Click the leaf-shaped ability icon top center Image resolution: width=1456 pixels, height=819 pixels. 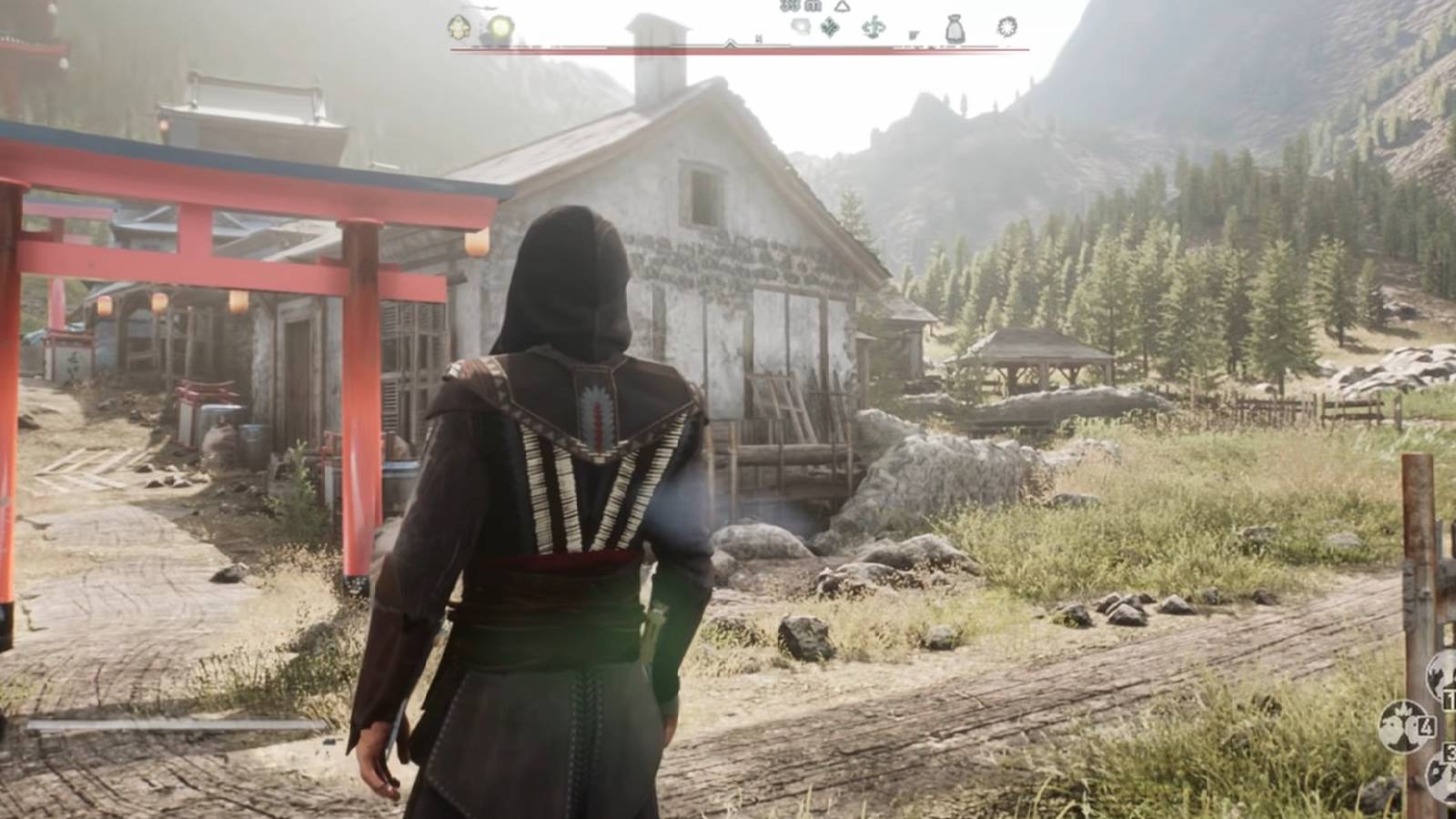[829, 26]
